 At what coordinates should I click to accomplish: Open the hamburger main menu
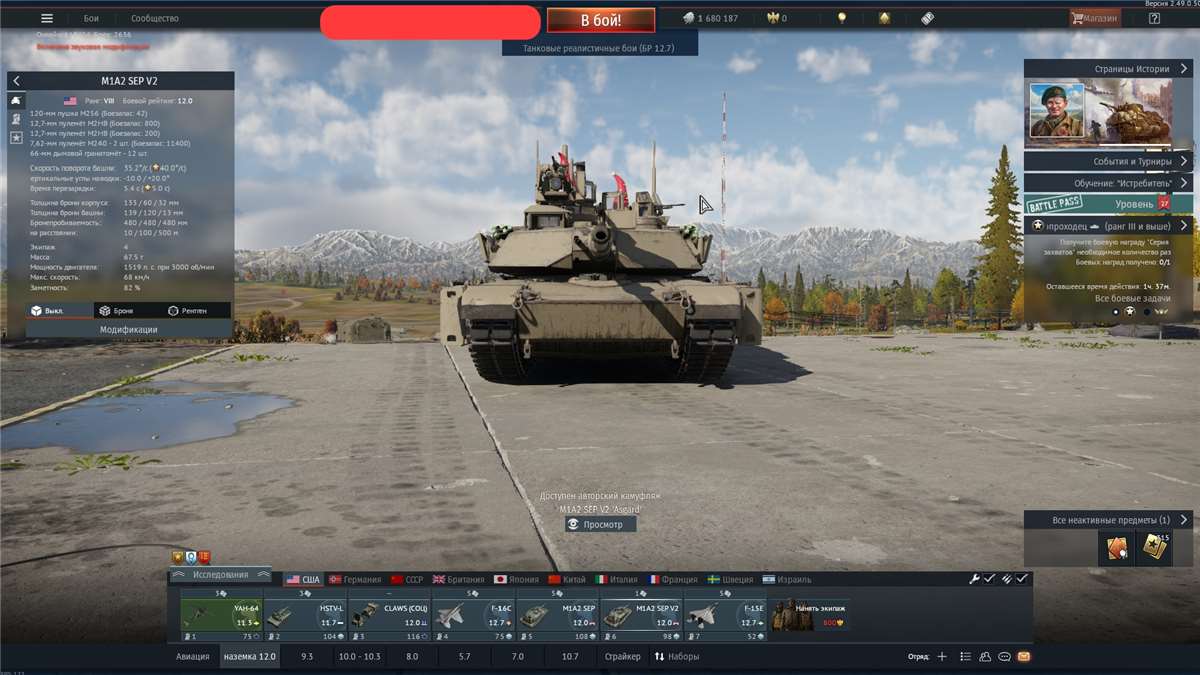(46, 18)
